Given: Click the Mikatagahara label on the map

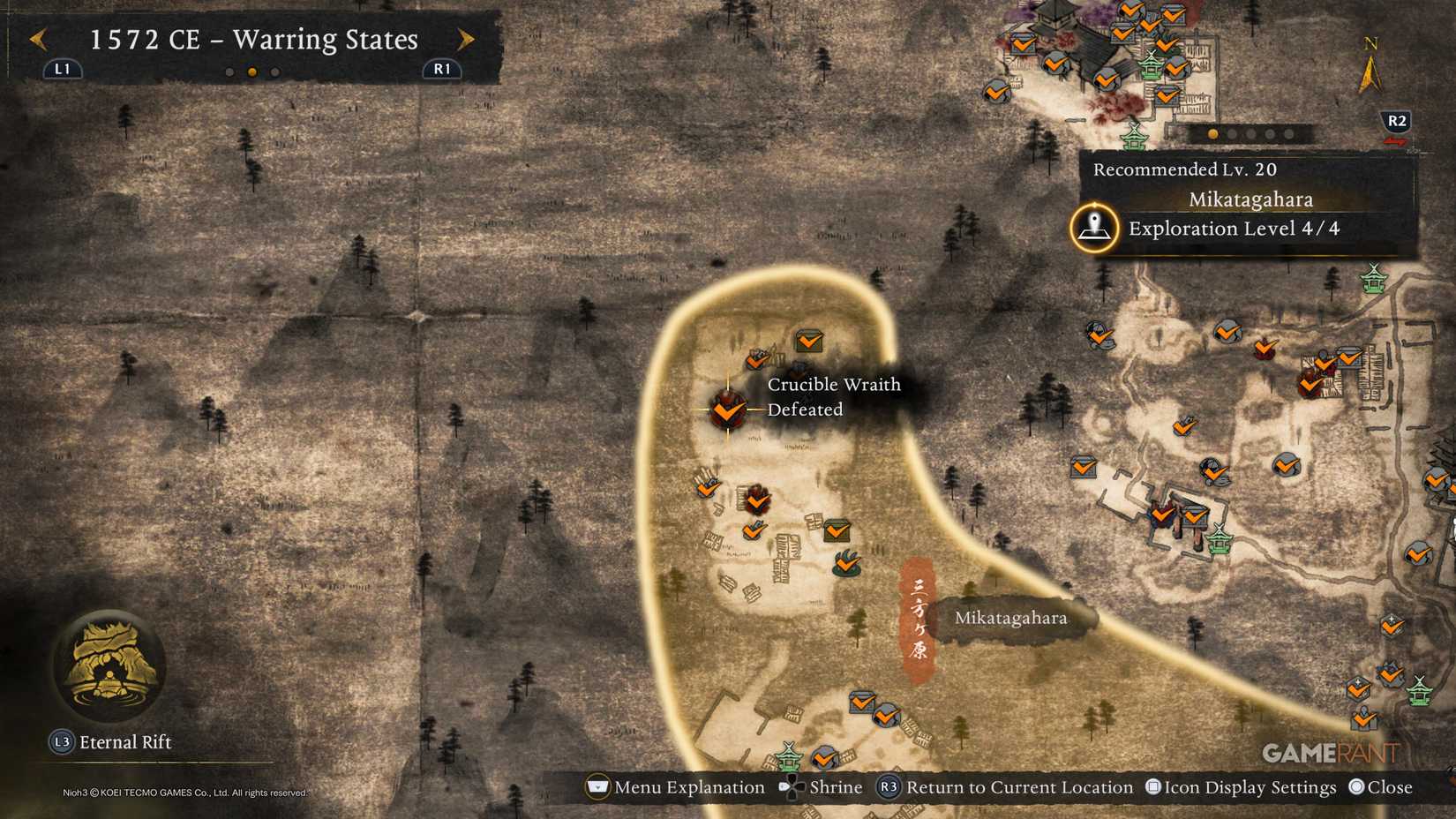Looking at the screenshot, I should (1011, 618).
